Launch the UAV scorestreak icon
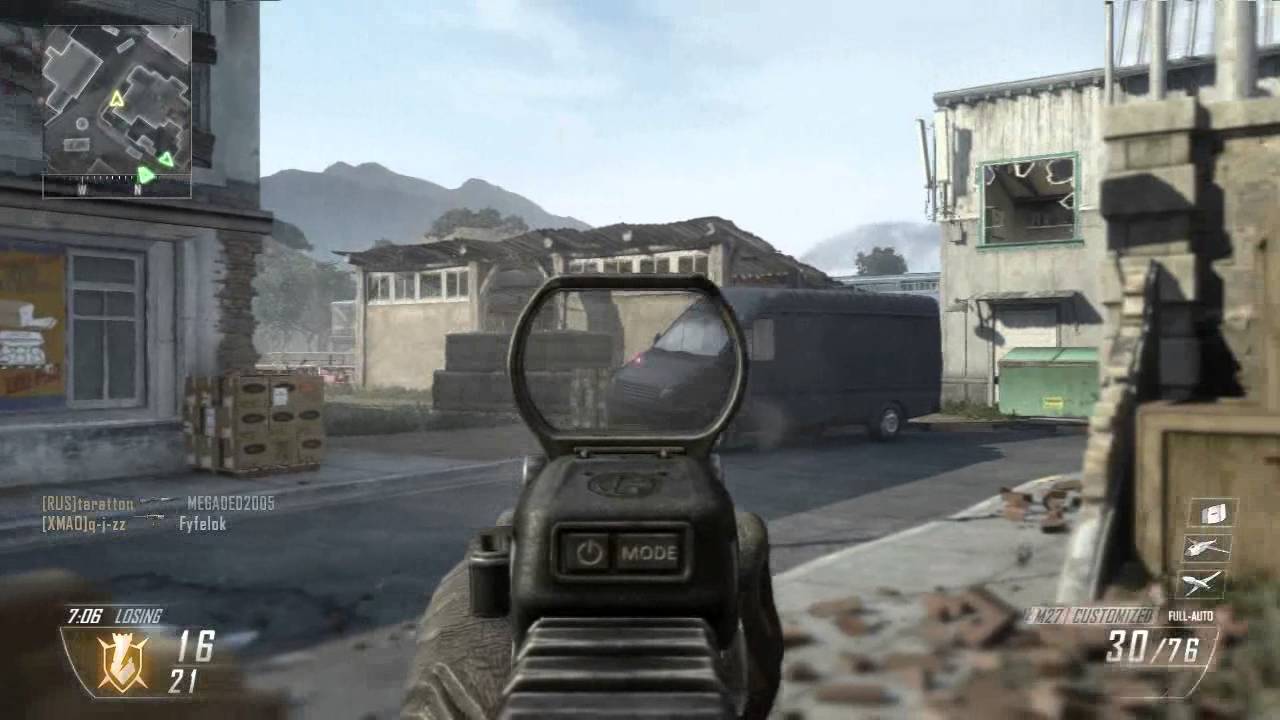The width and height of the screenshot is (1280, 720). tap(1203, 584)
